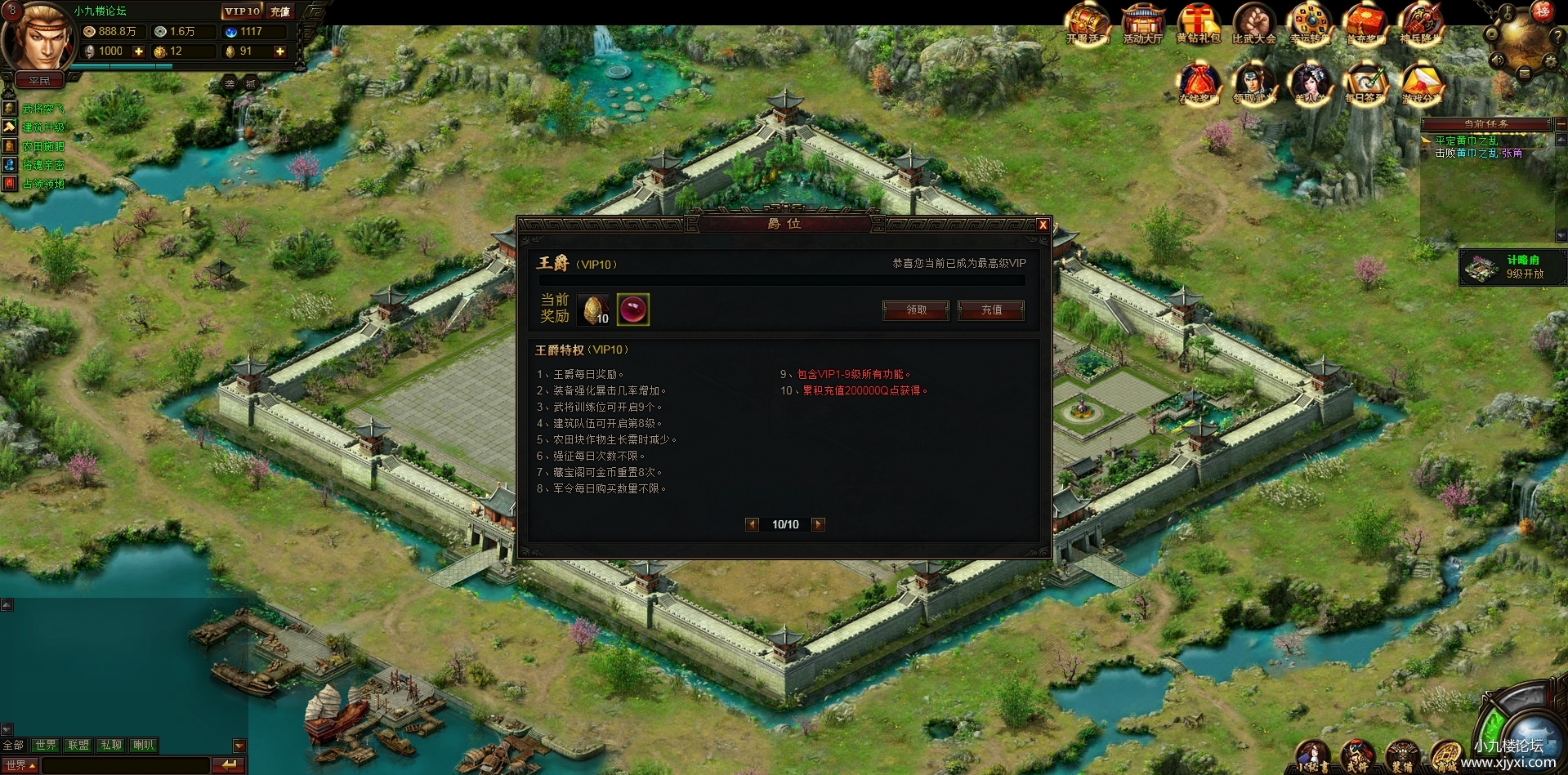Click the previous page arrow in the dialog
Image resolution: width=1568 pixels, height=775 pixels.
tap(753, 524)
